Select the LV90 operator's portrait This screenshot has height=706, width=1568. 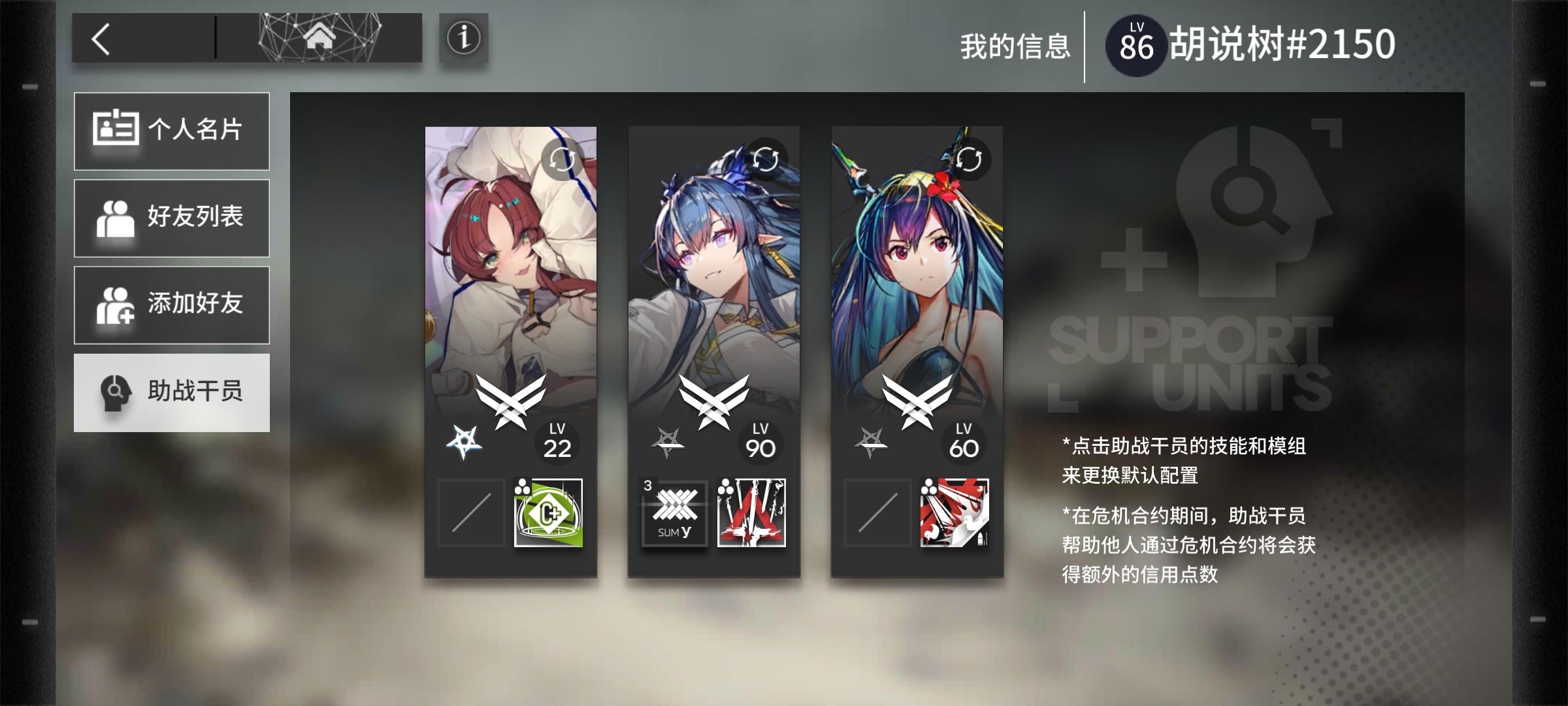point(714,275)
